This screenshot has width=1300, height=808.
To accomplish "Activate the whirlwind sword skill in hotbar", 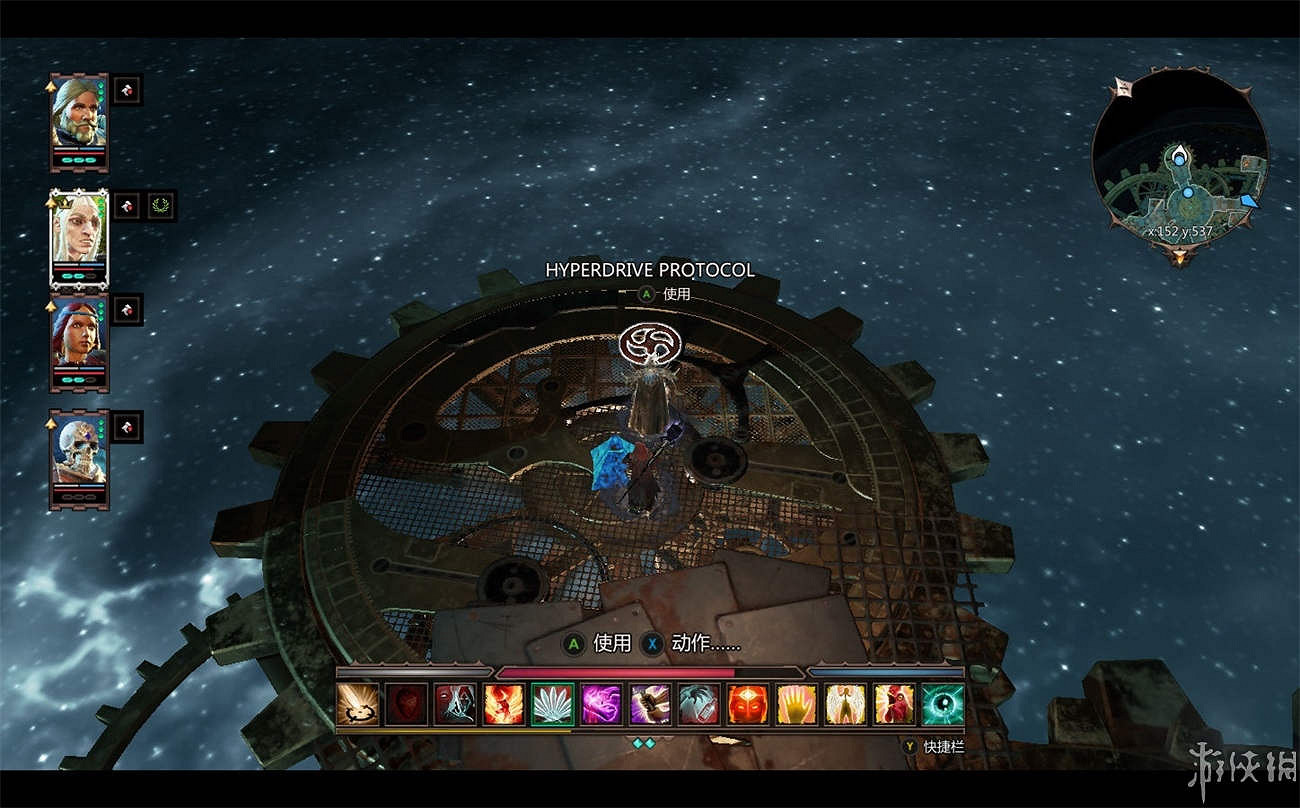I will coord(357,704).
